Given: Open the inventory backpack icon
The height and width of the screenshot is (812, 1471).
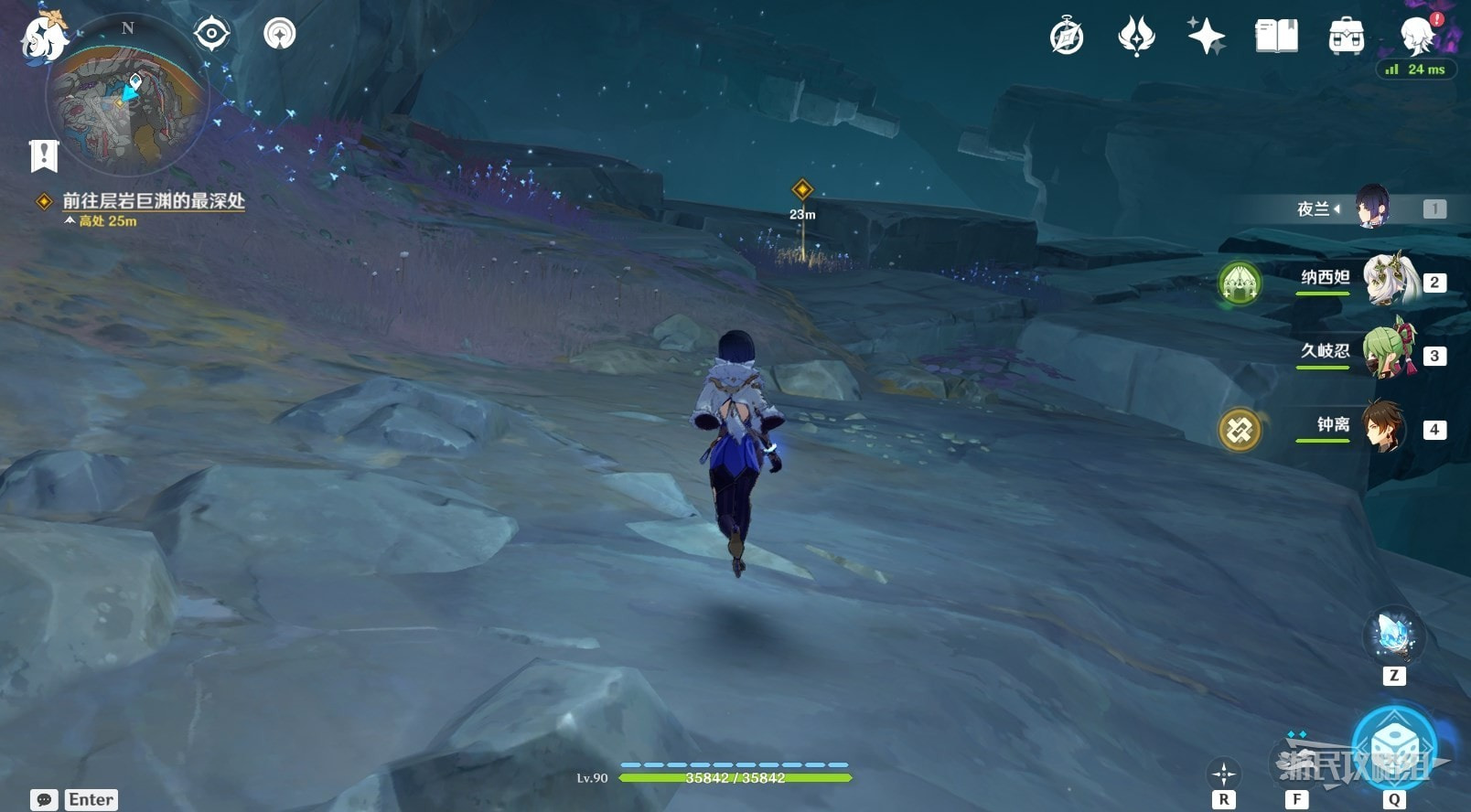Looking at the screenshot, I should click(1346, 37).
